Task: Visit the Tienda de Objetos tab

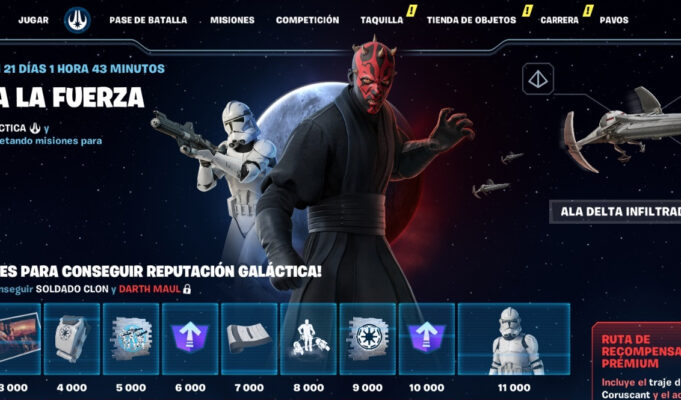Action: (x=472, y=20)
